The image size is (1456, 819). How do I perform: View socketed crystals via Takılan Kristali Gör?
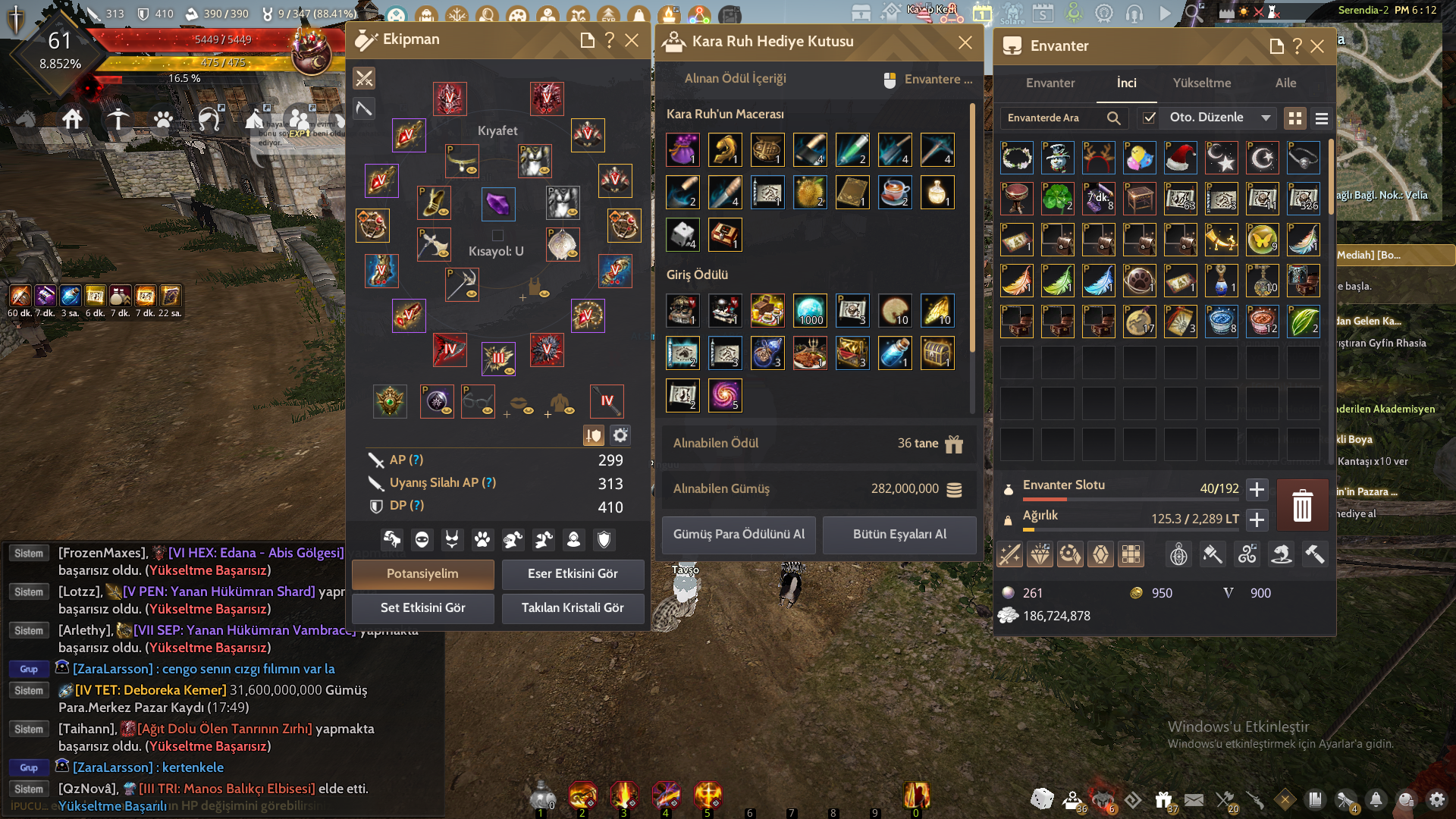(573, 608)
